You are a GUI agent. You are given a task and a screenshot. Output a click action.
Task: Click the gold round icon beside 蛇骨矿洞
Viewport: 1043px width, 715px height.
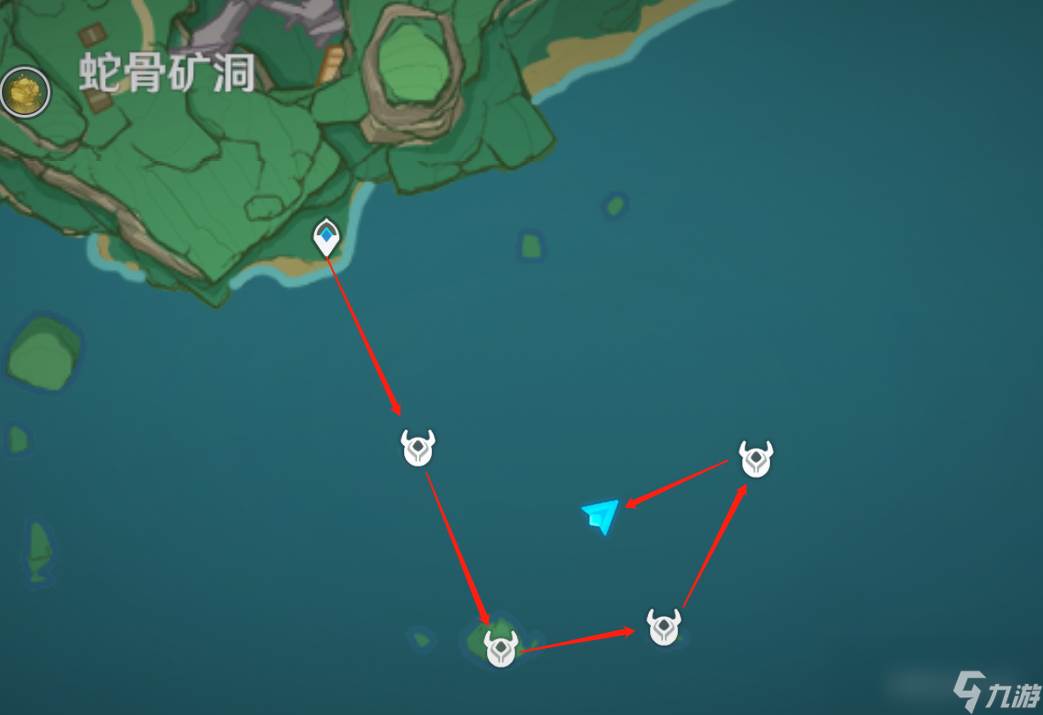pos(25,93)
